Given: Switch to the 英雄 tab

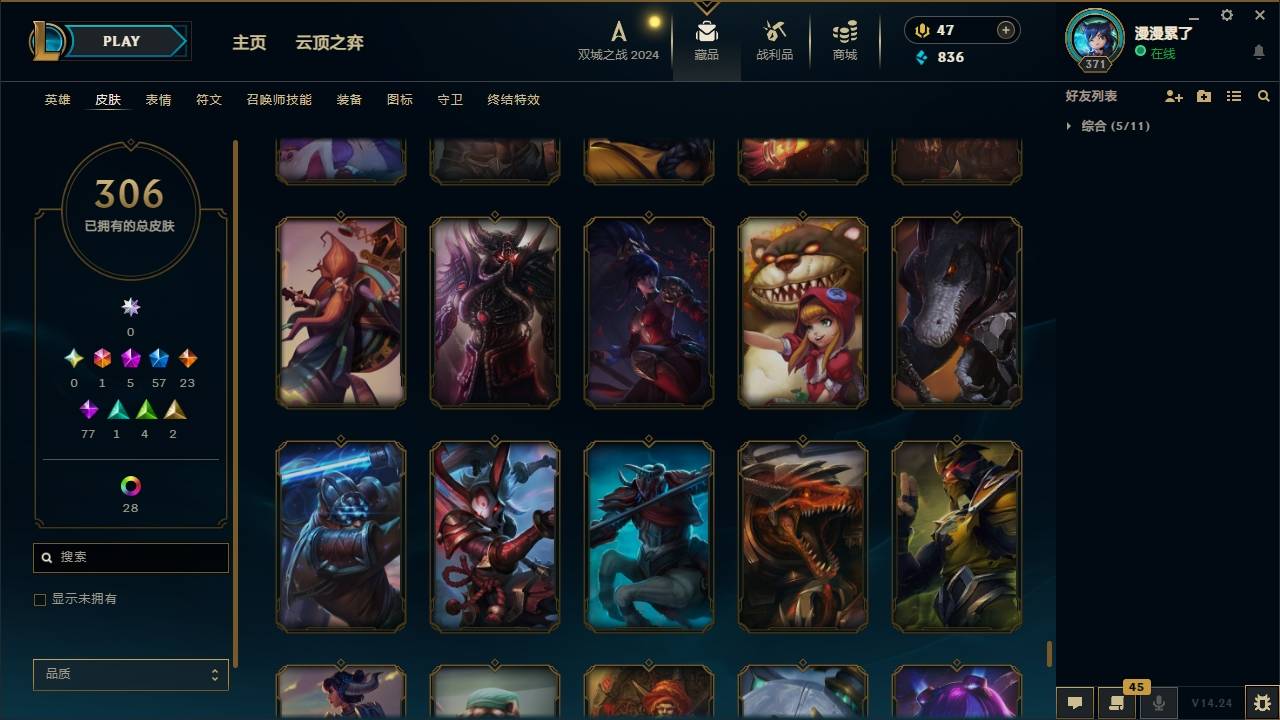Looking at the screenshot, I should (57, 100).
